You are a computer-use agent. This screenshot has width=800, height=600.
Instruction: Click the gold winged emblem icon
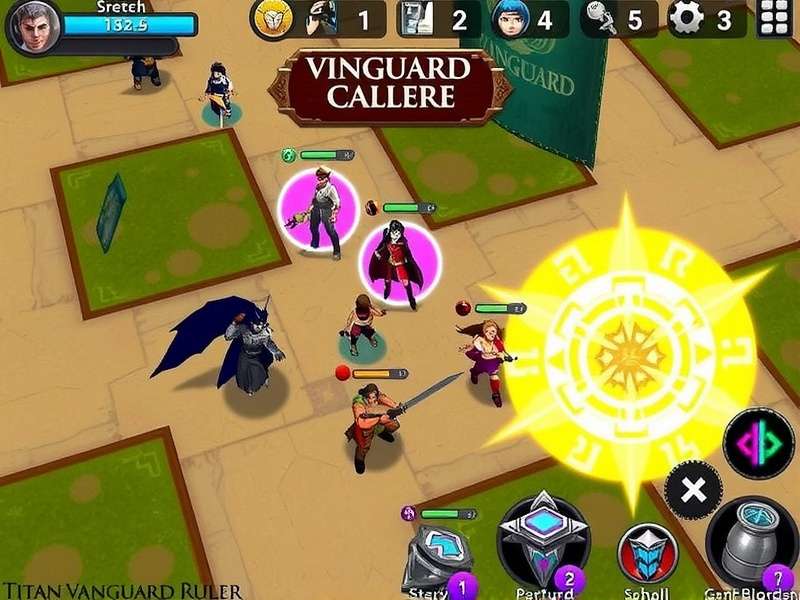[272, 19]
